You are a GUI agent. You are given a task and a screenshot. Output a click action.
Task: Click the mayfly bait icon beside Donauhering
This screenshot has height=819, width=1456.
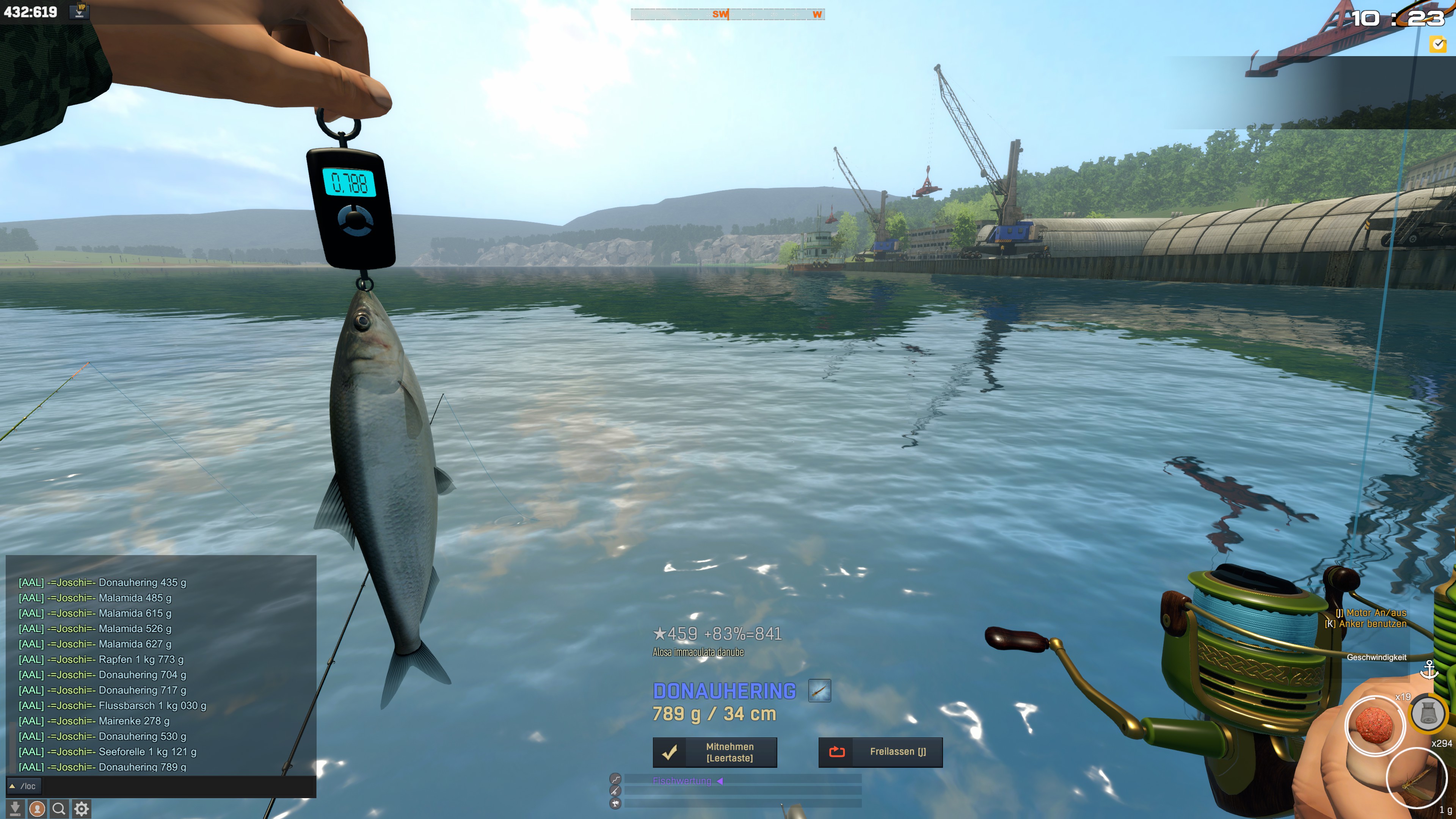coord(819,691)
